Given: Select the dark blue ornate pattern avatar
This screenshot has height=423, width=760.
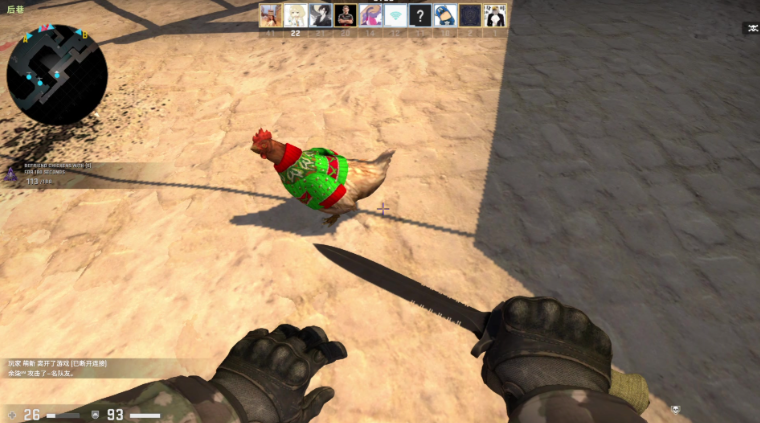Looking at the screenshot, I should pos(470,15).
